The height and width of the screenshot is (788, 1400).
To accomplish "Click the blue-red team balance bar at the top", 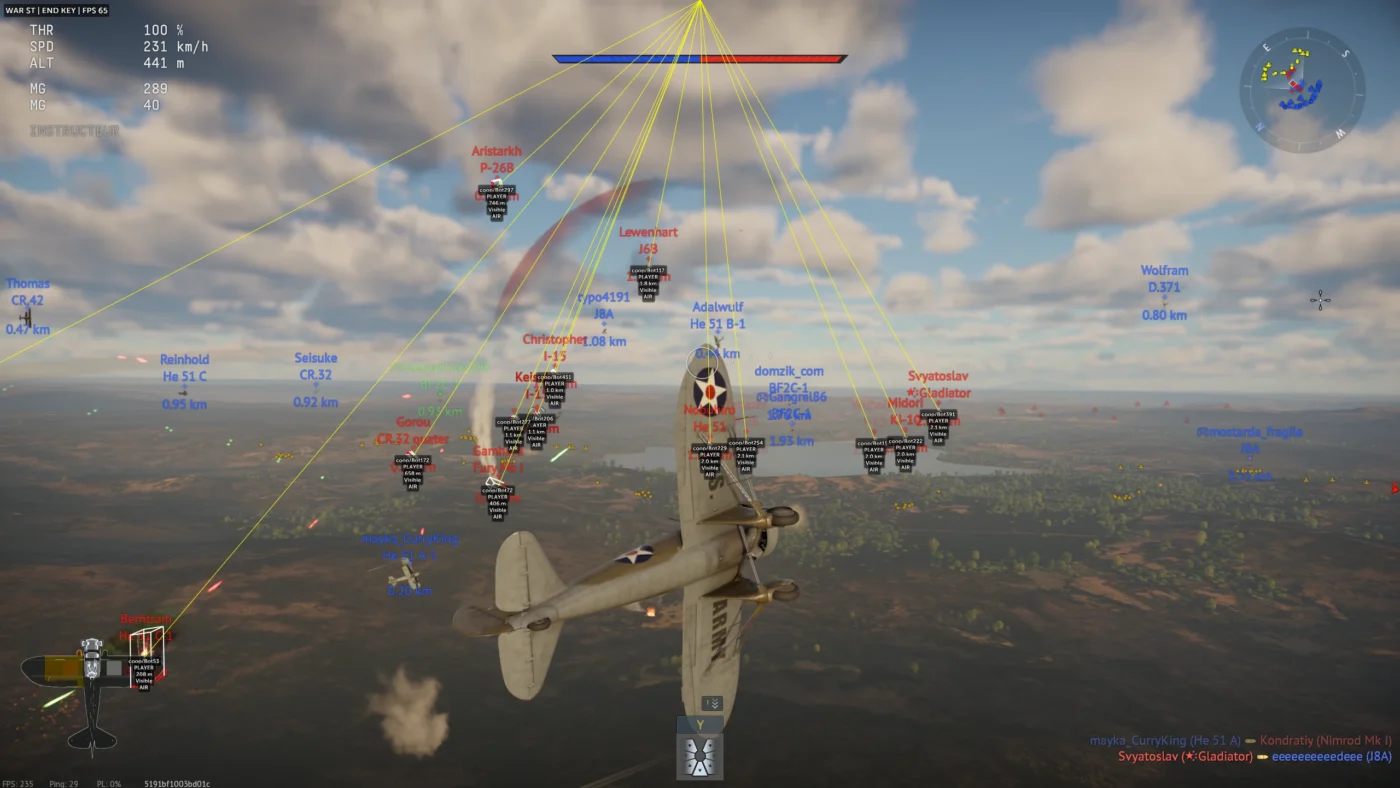I will tap(700, 58).
